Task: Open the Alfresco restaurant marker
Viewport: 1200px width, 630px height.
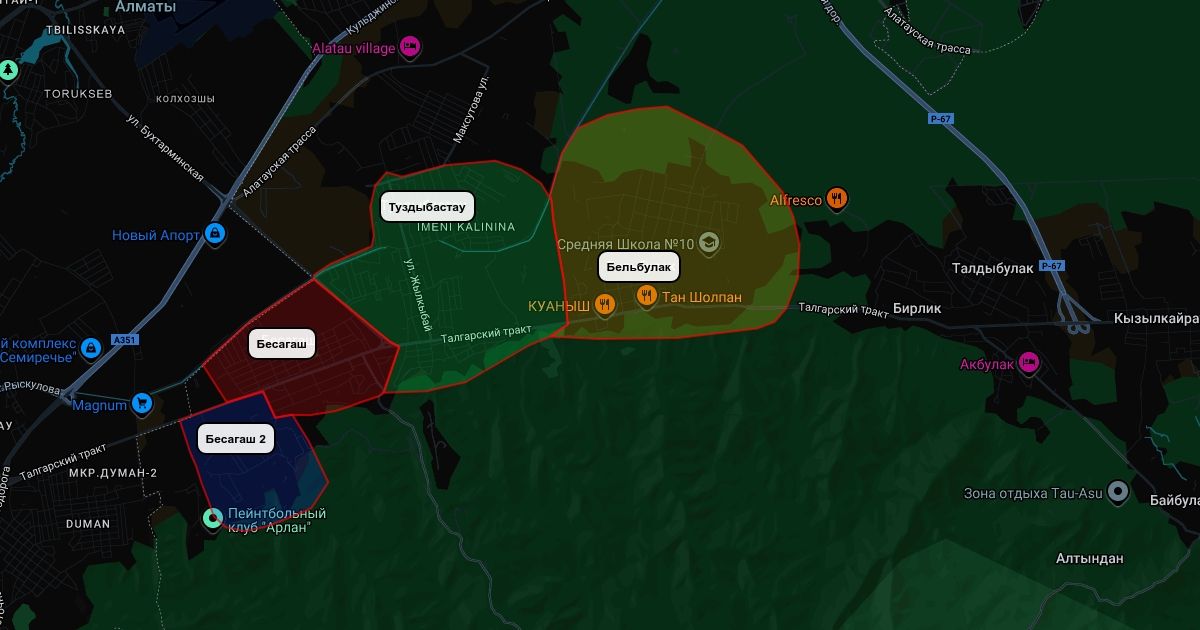Action: (838, 199)
